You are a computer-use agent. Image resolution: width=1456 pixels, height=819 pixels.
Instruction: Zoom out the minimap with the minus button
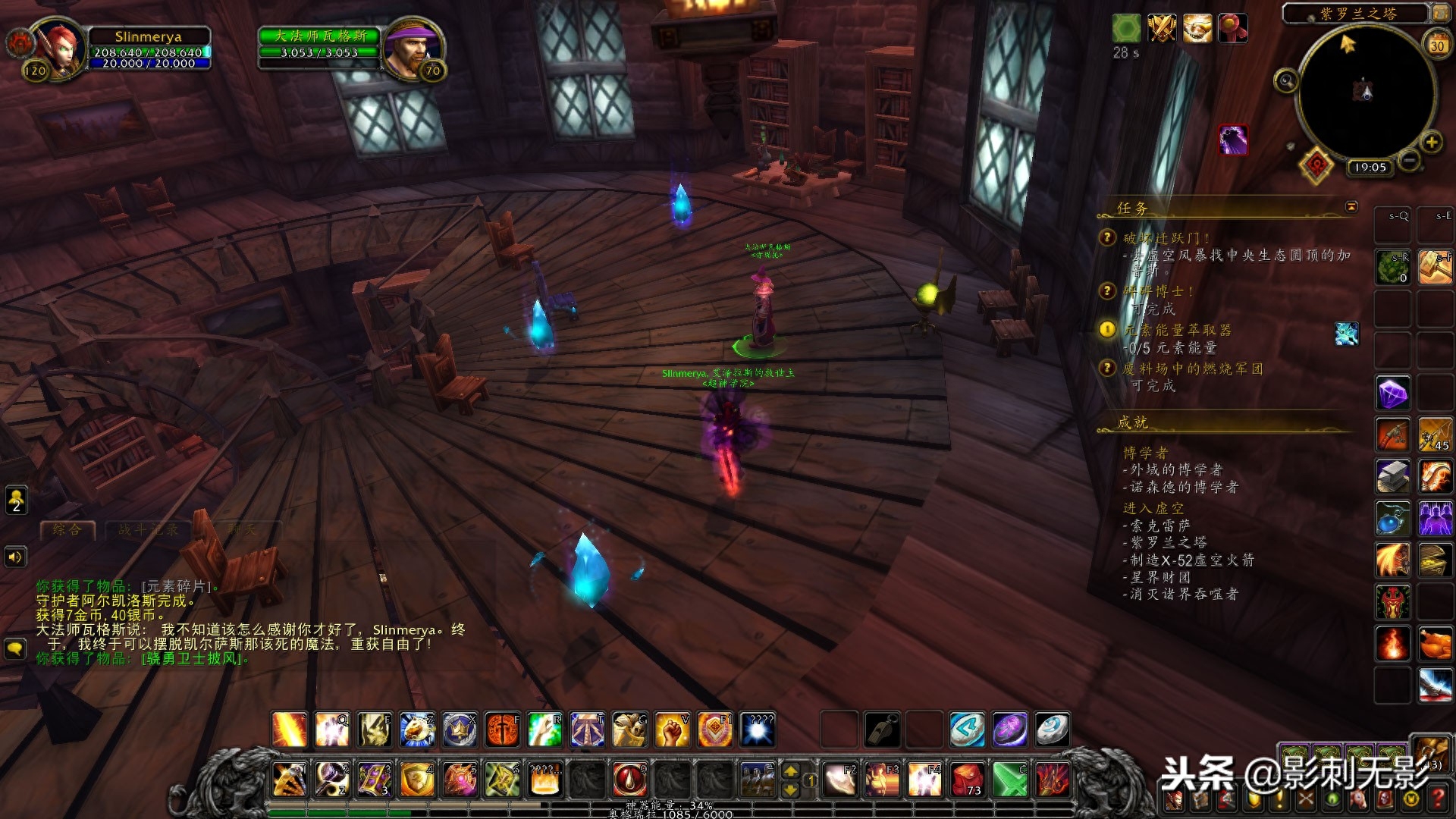1409,160
